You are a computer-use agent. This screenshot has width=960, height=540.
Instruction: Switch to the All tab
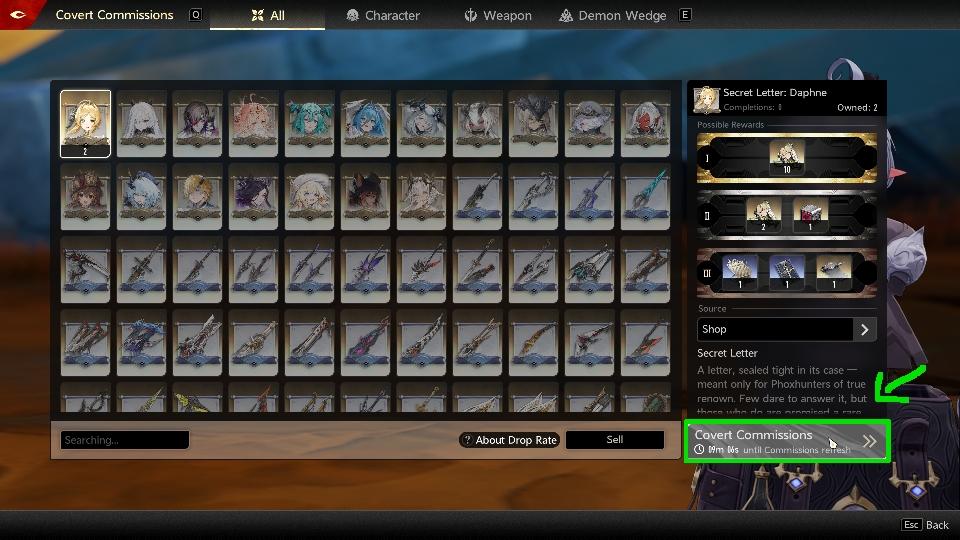click(x=267, y=15)
